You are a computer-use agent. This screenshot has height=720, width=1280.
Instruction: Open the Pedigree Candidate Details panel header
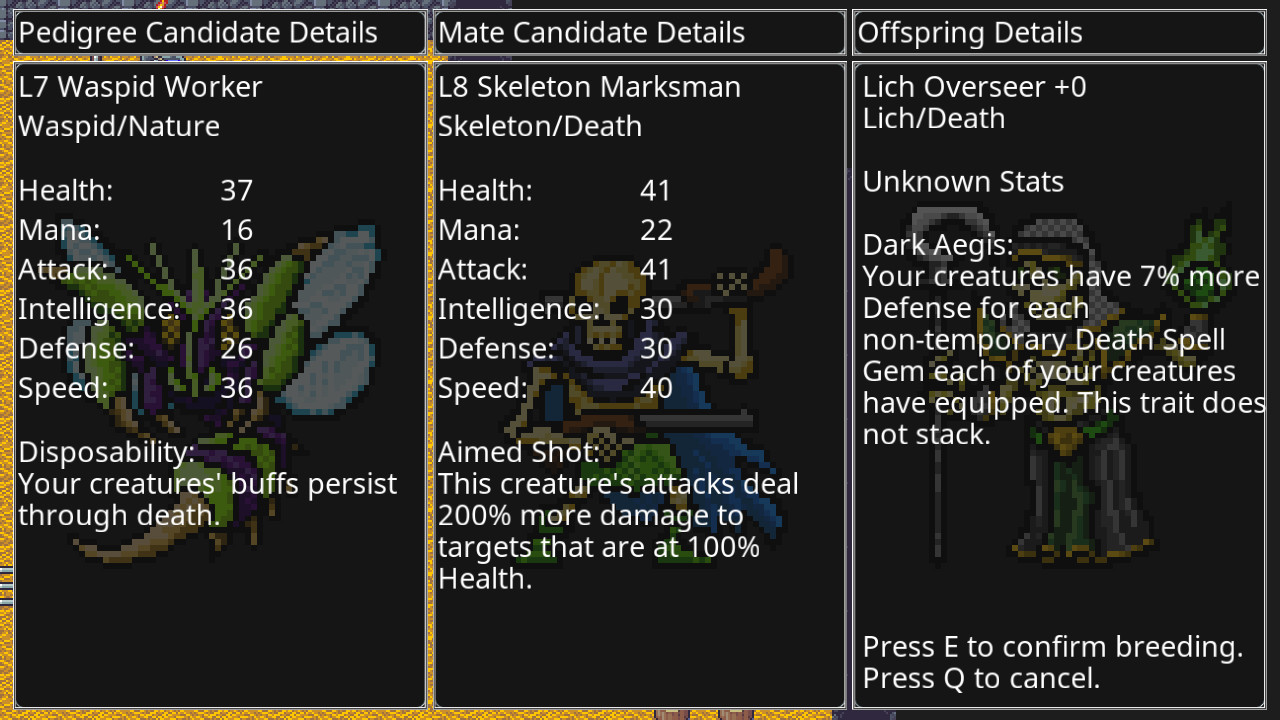220,31
